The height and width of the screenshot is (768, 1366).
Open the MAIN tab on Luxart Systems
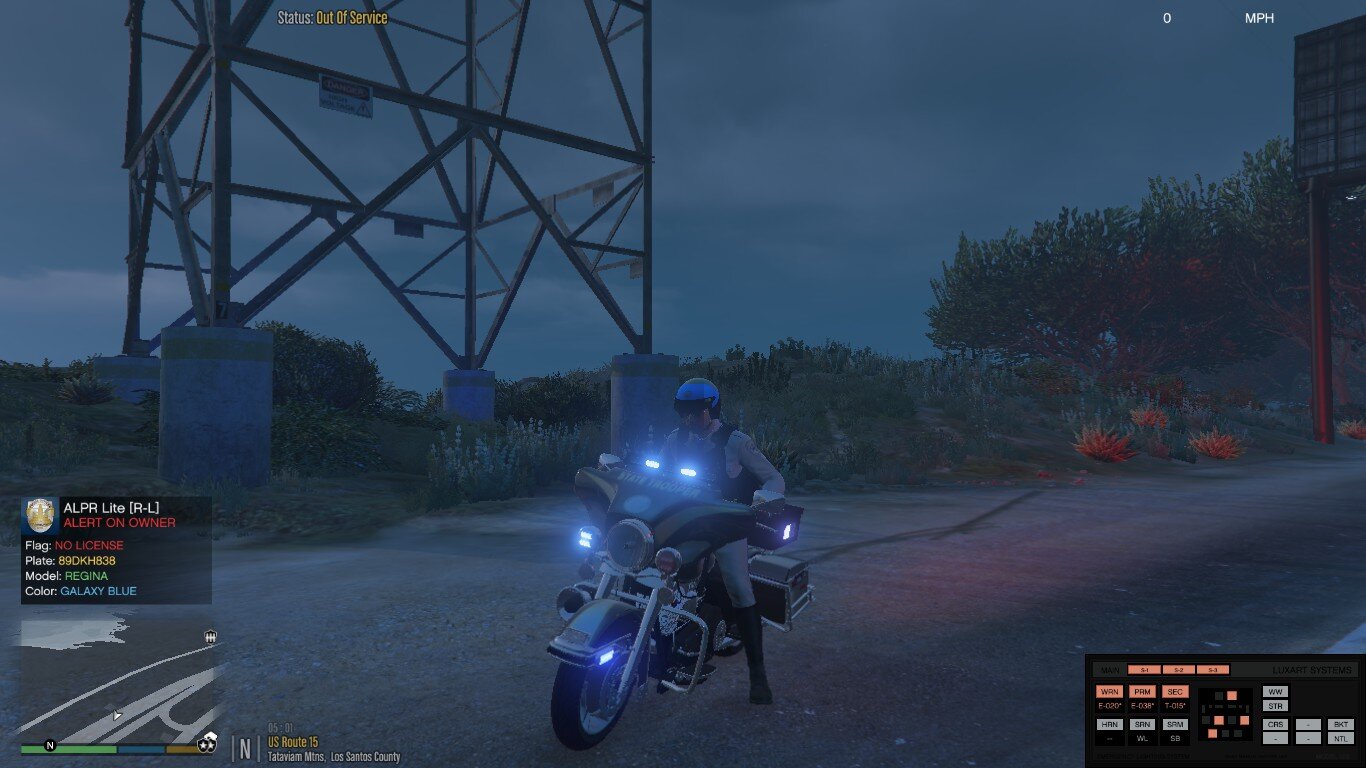(x=1110, y=670)
